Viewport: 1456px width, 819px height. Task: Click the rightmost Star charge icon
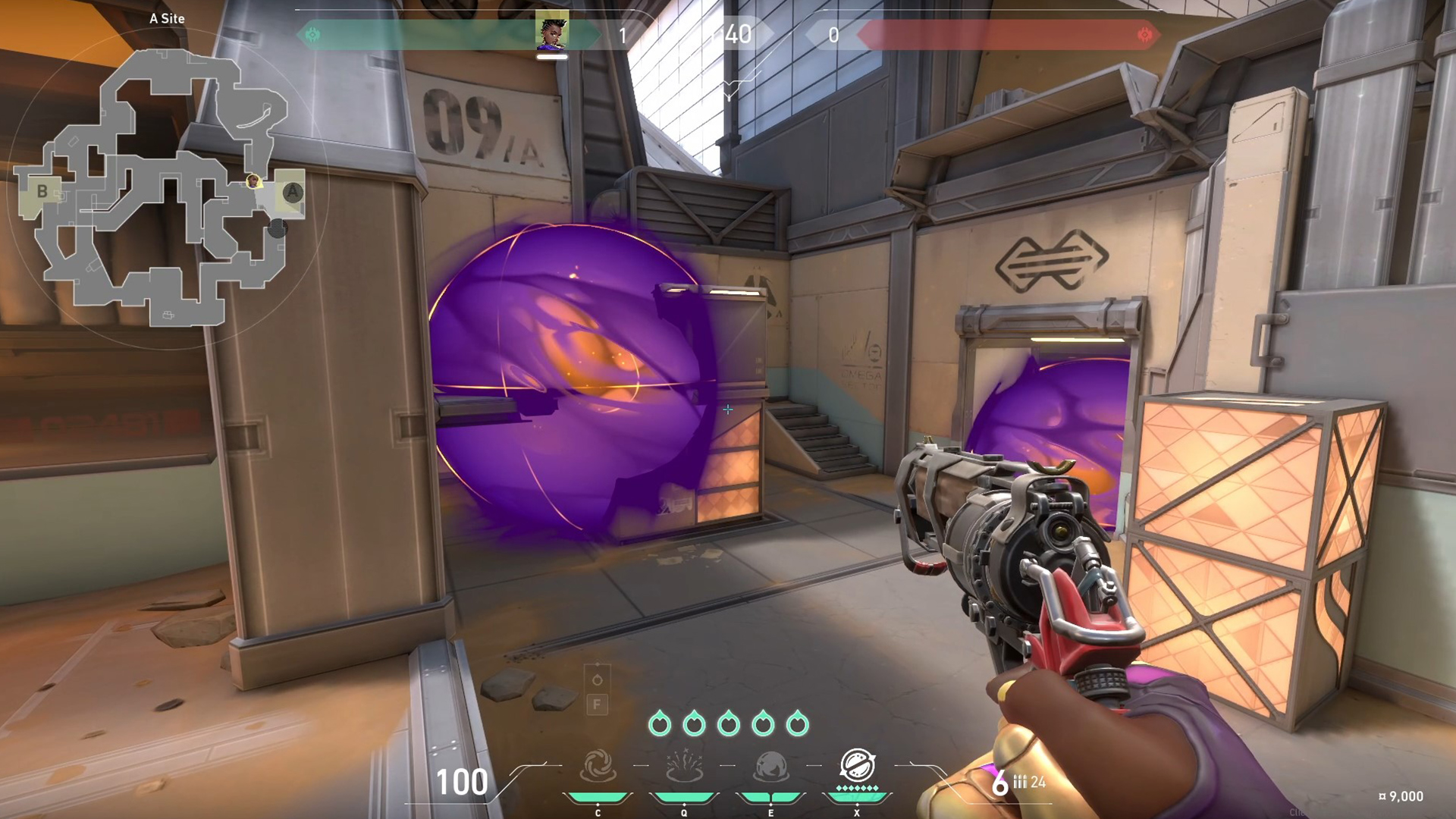799,724
